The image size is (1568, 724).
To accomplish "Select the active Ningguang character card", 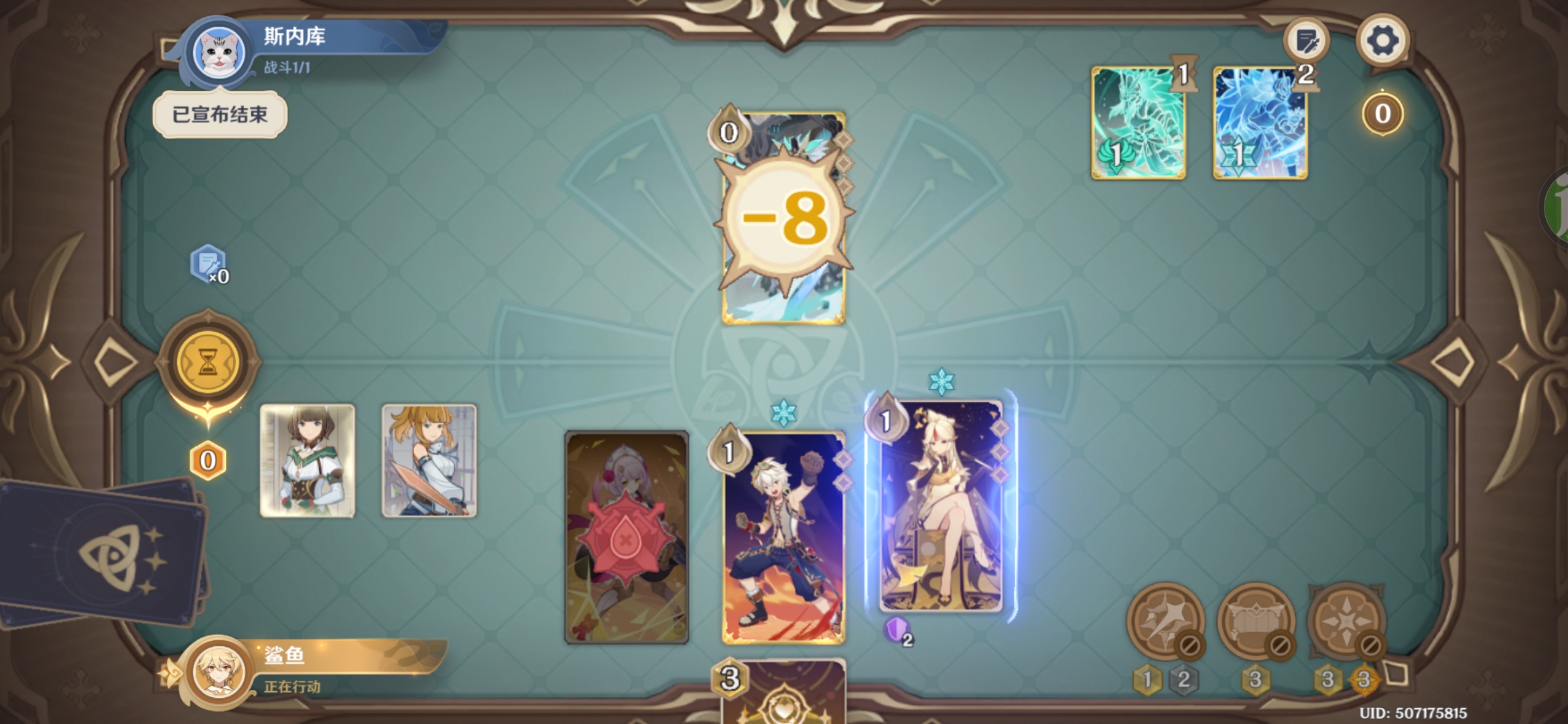I will click(941, 507).
